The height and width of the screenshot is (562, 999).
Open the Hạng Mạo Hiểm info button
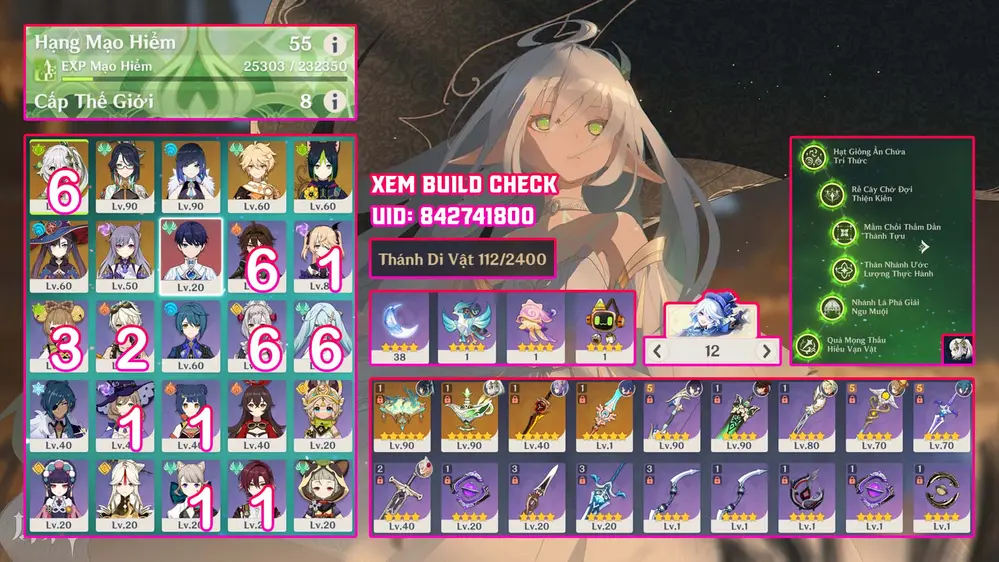pos(334,45)
